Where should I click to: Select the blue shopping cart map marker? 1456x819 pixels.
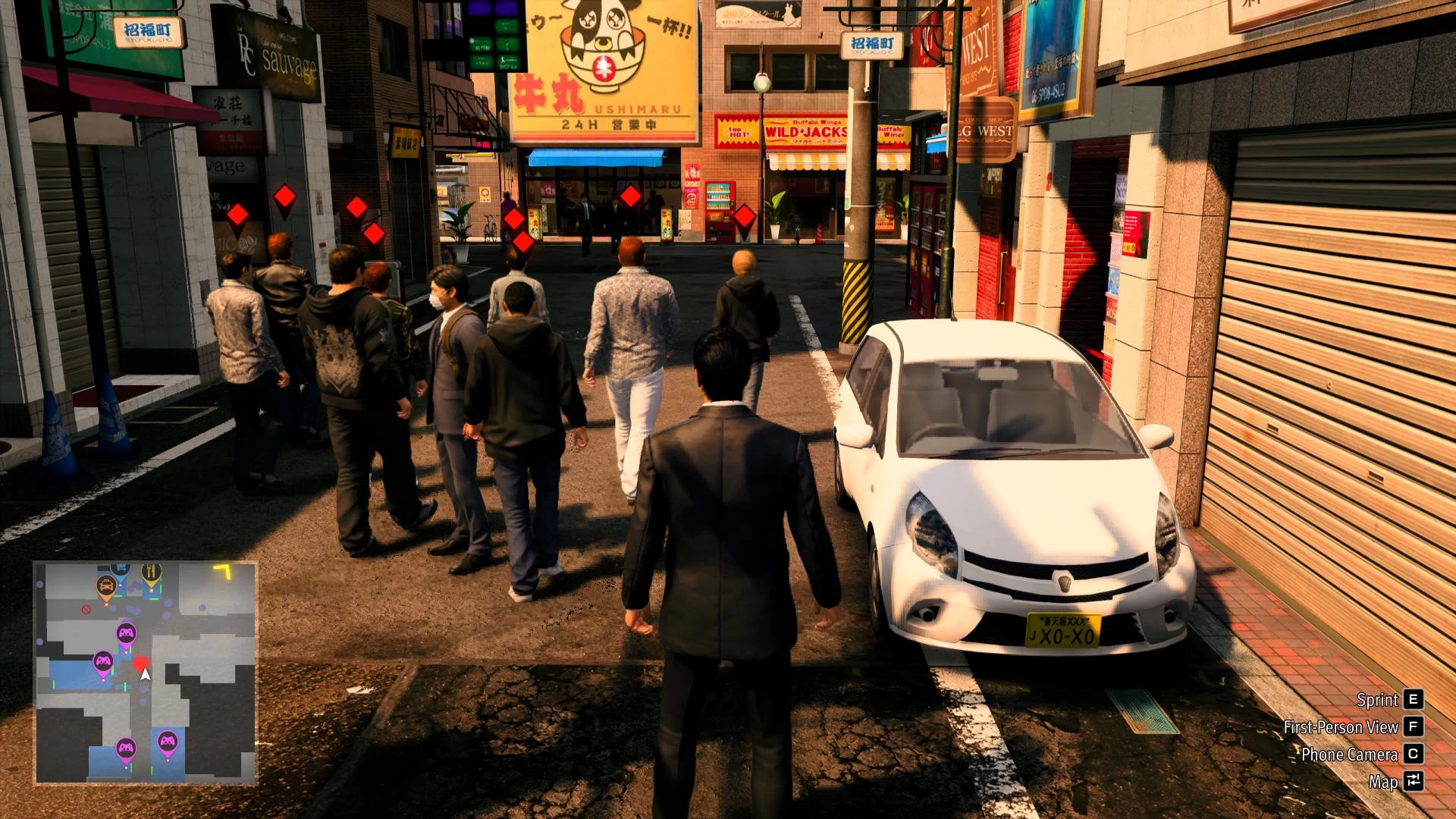tap(120, 567)
